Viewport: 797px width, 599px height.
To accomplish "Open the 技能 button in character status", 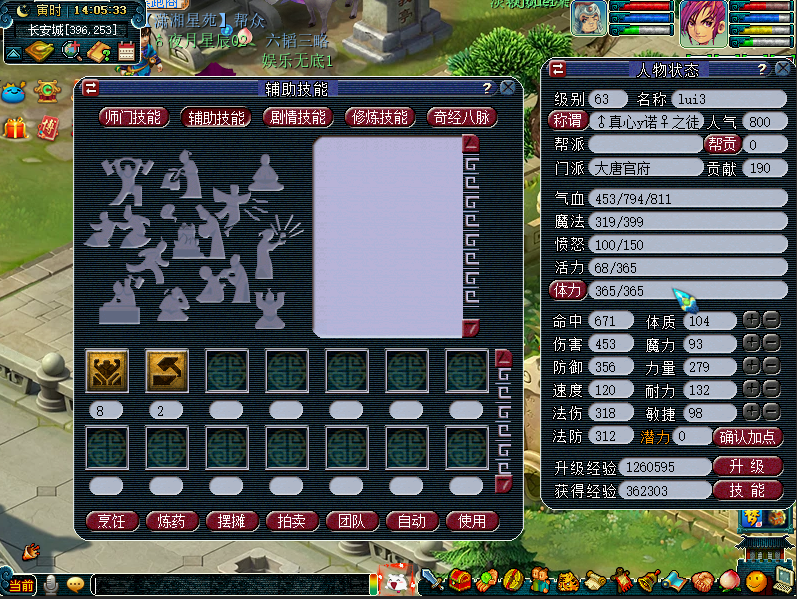I will (x=747, y=490).
